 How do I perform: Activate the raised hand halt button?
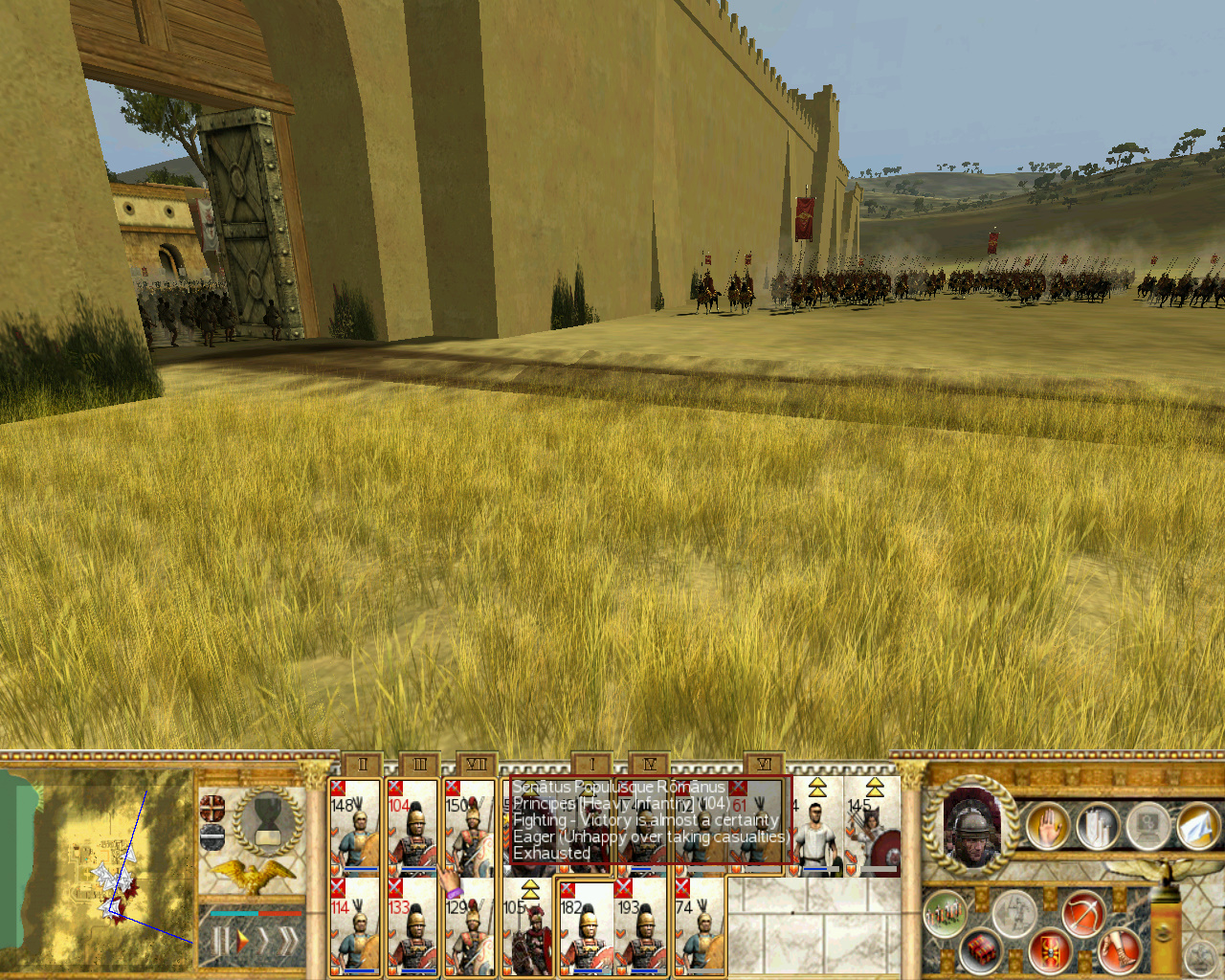pos(1047,827)
